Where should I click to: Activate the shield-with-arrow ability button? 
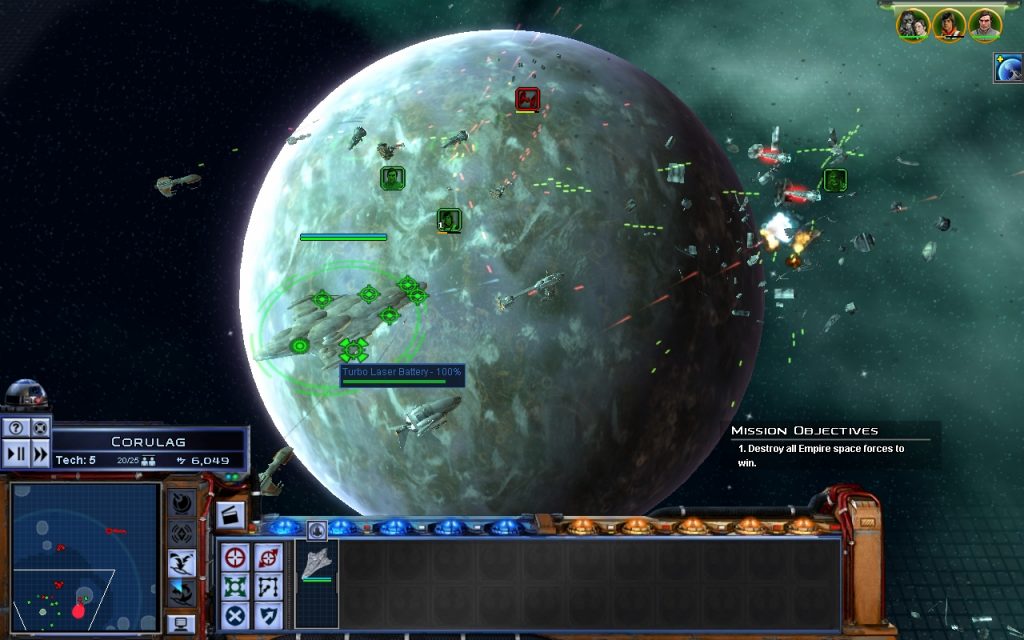(x=268, y=615)
